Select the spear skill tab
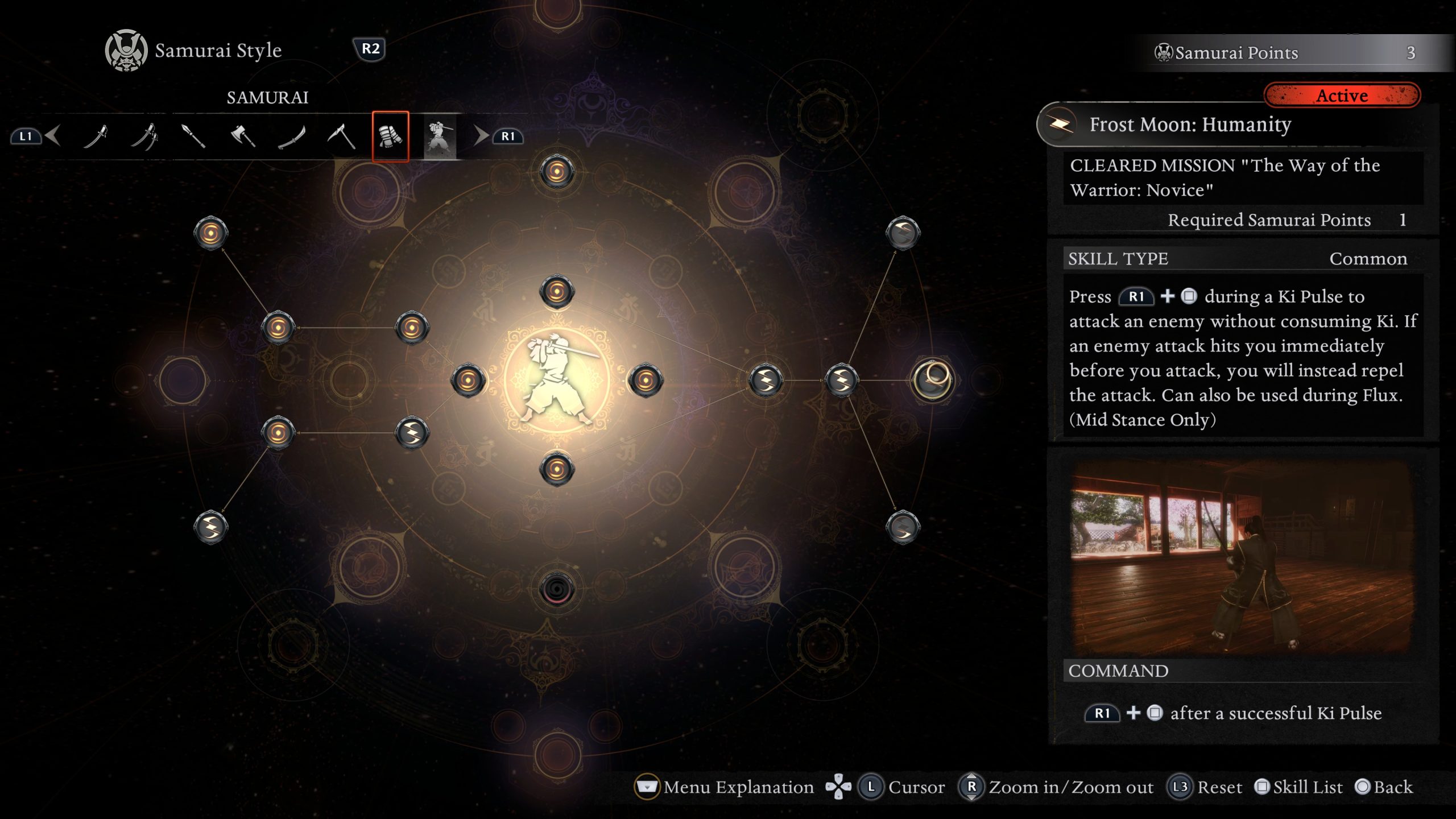The width and height of the screenshot is (1456, 819). (x=193, y=136)
